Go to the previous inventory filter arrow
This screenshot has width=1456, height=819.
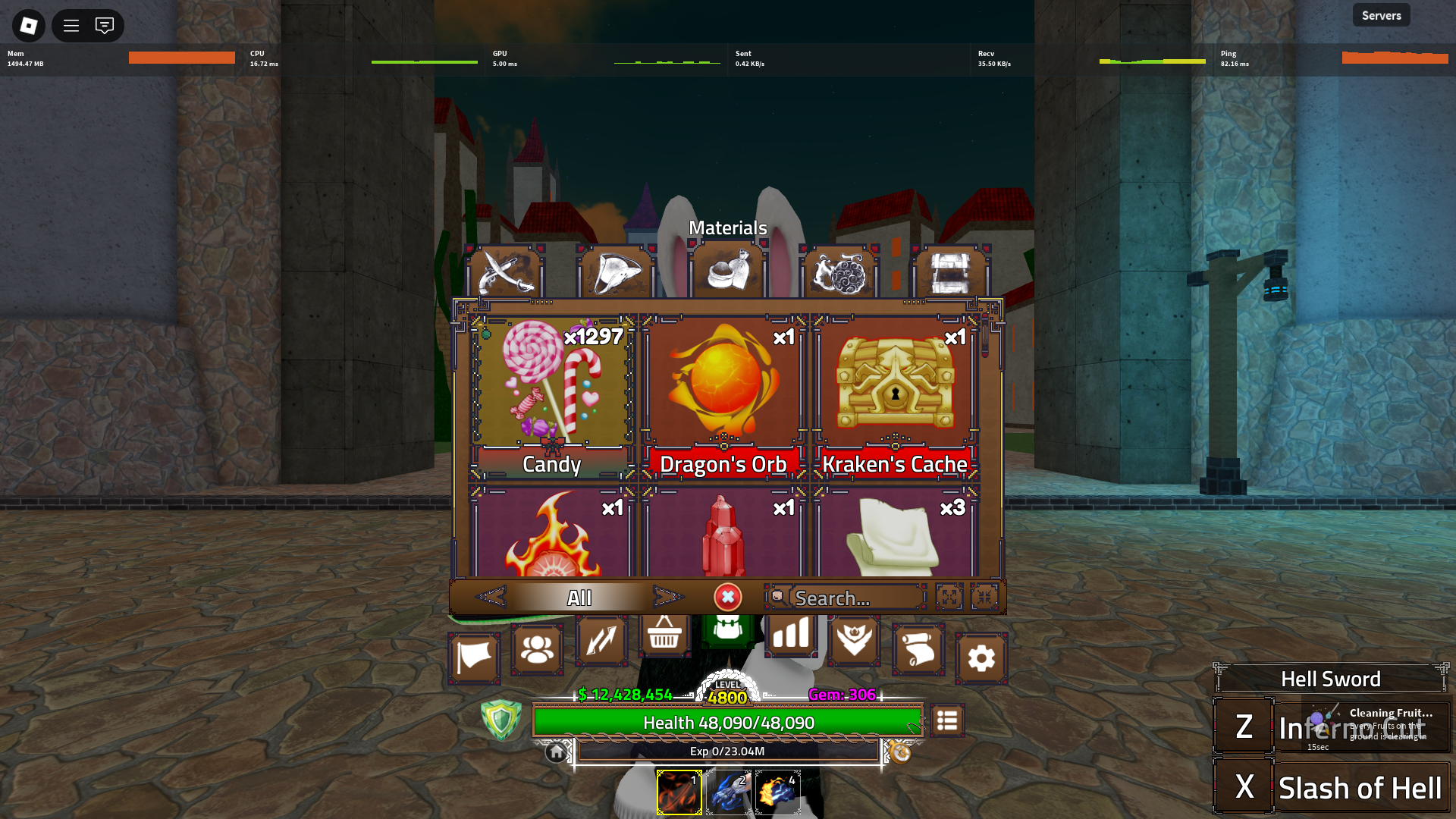491,598
